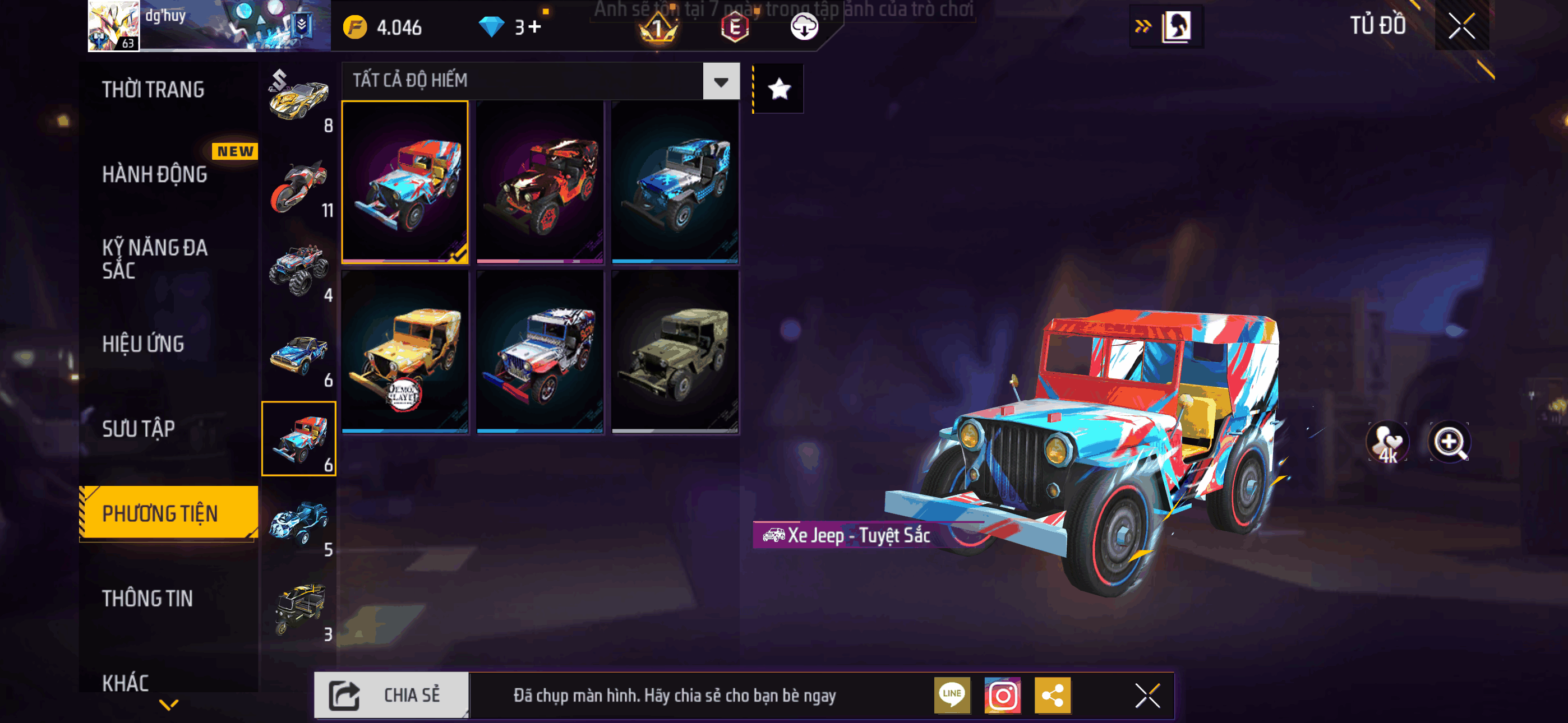The width and height of the screenshot is (1568, 723).
Task: Share the screenshot via LINE
Action: (952, 695)
